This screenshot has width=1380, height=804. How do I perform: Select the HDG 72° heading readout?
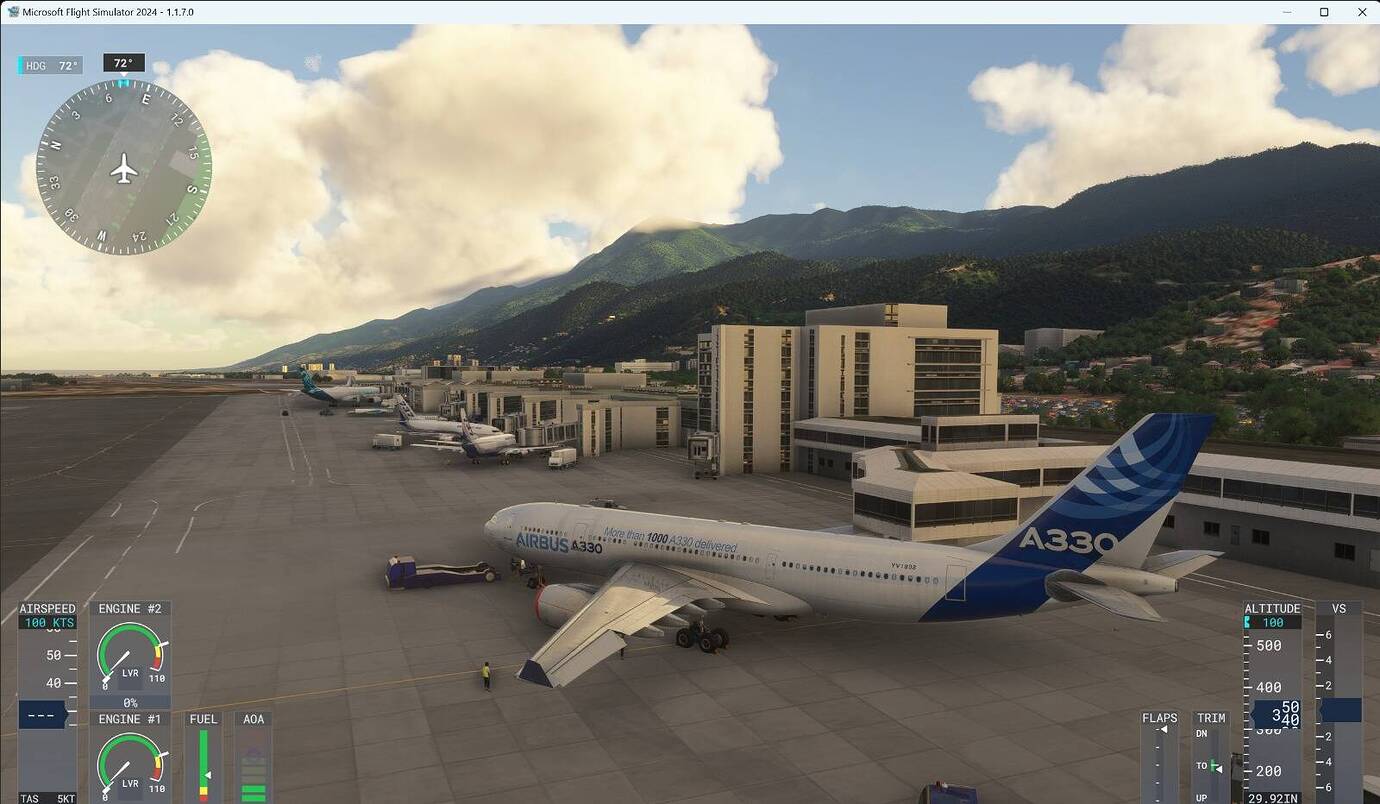click(47, 63)
